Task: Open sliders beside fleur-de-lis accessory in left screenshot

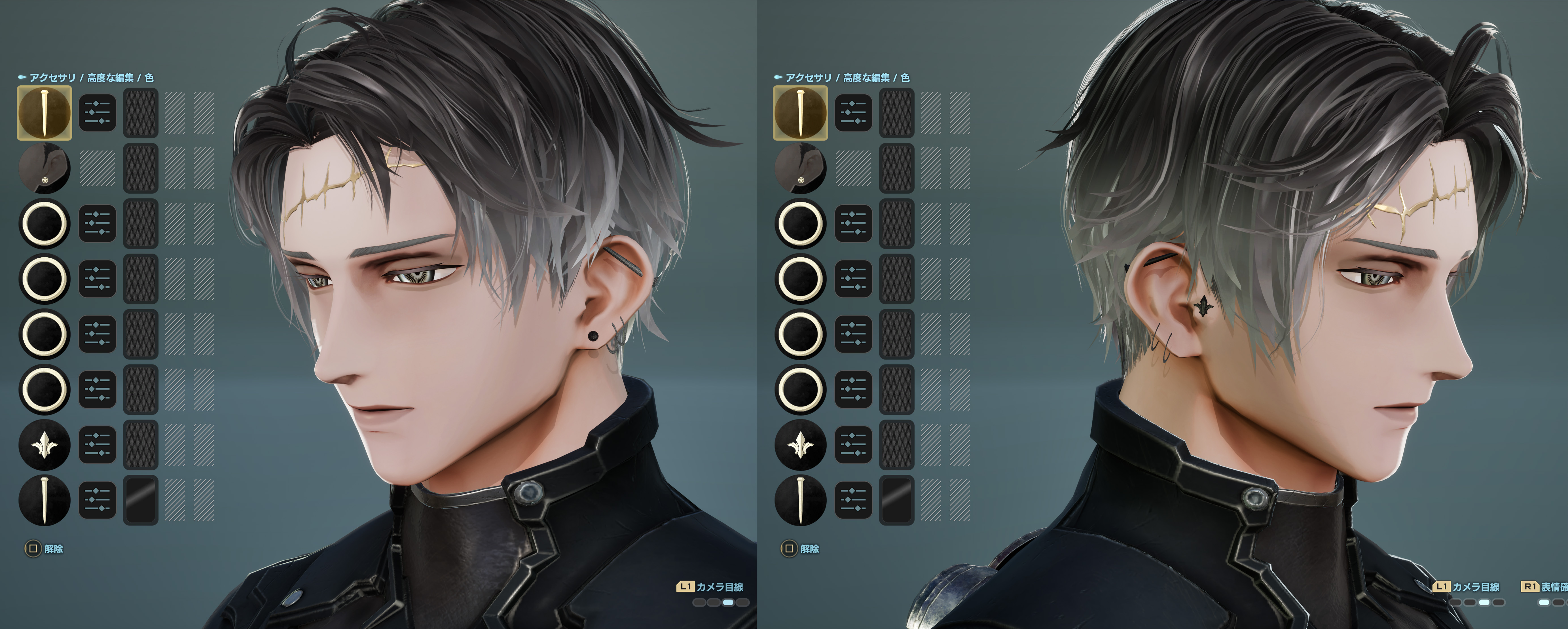Action: (x=98, y=445)
